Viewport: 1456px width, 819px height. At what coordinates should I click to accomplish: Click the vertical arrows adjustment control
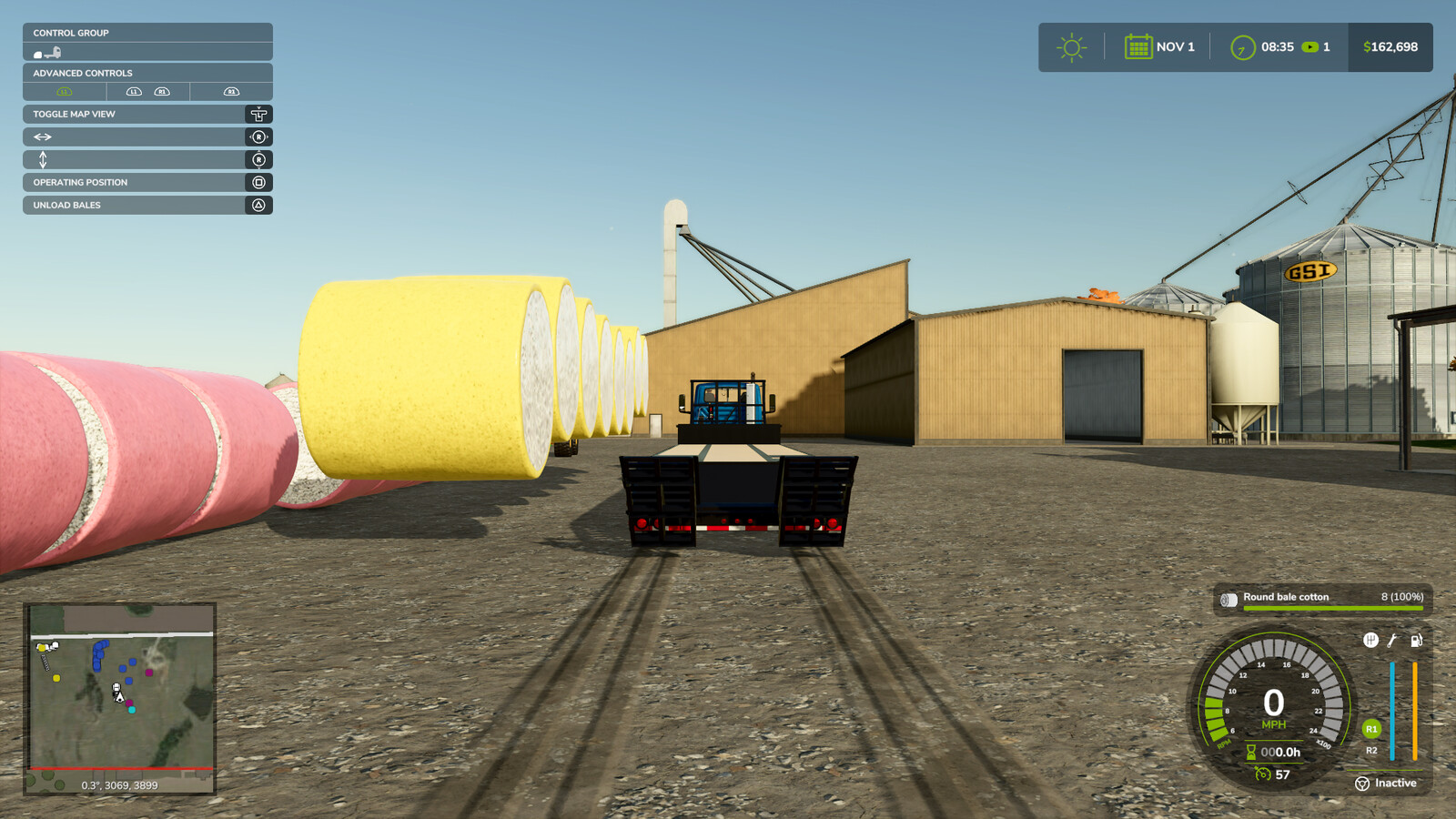pyautogui.click(x=43, y=159)
